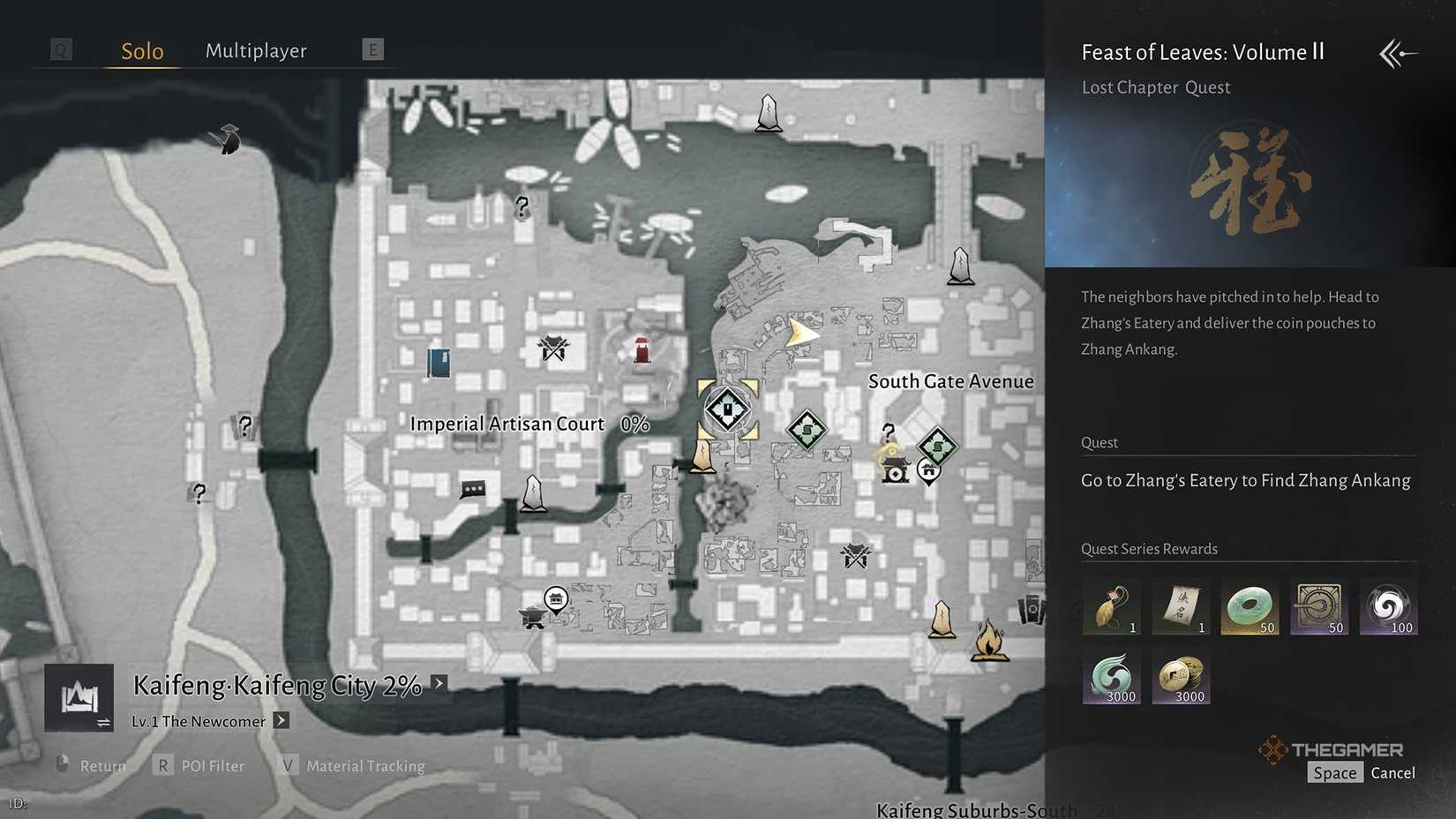Click Cancel to stop tracking the quest
The height and width of the screenshot is (819, 1456).
(1392, 772)
